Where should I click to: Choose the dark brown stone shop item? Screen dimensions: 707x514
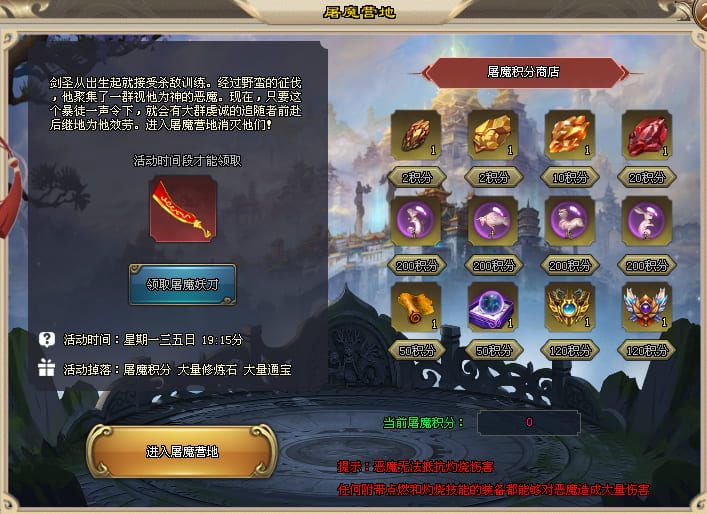(415, 135)
